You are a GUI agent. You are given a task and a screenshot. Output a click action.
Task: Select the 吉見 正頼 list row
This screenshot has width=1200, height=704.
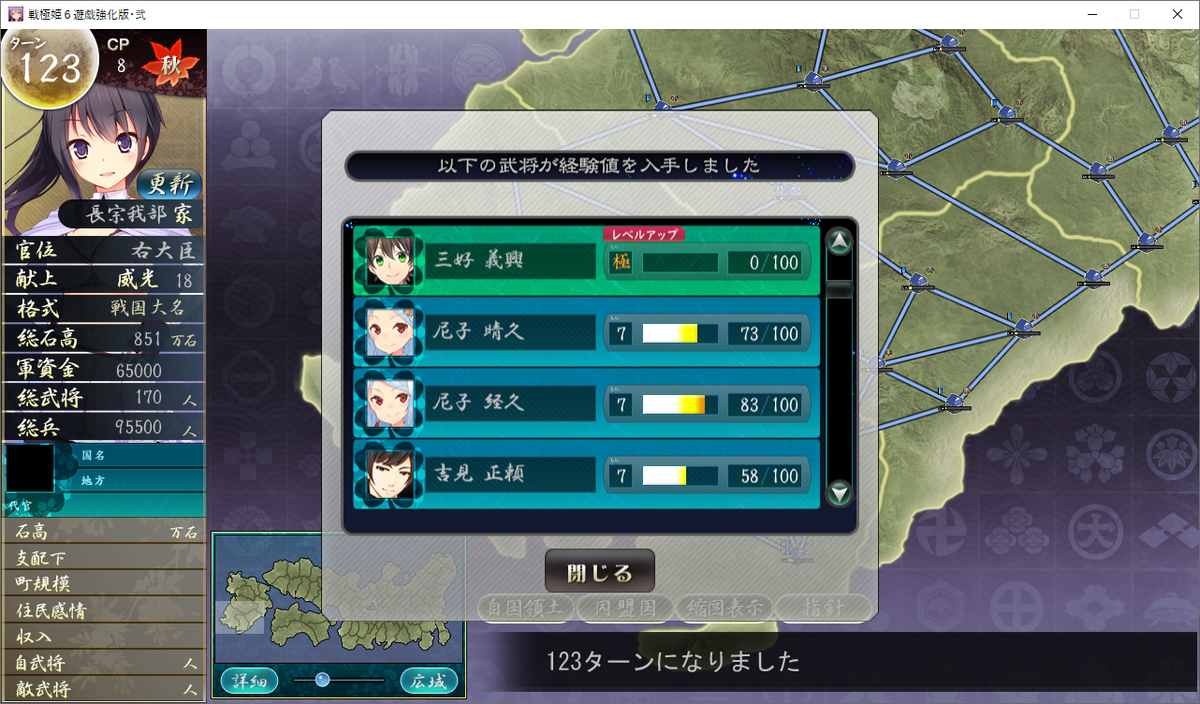(x=586, y=475)
